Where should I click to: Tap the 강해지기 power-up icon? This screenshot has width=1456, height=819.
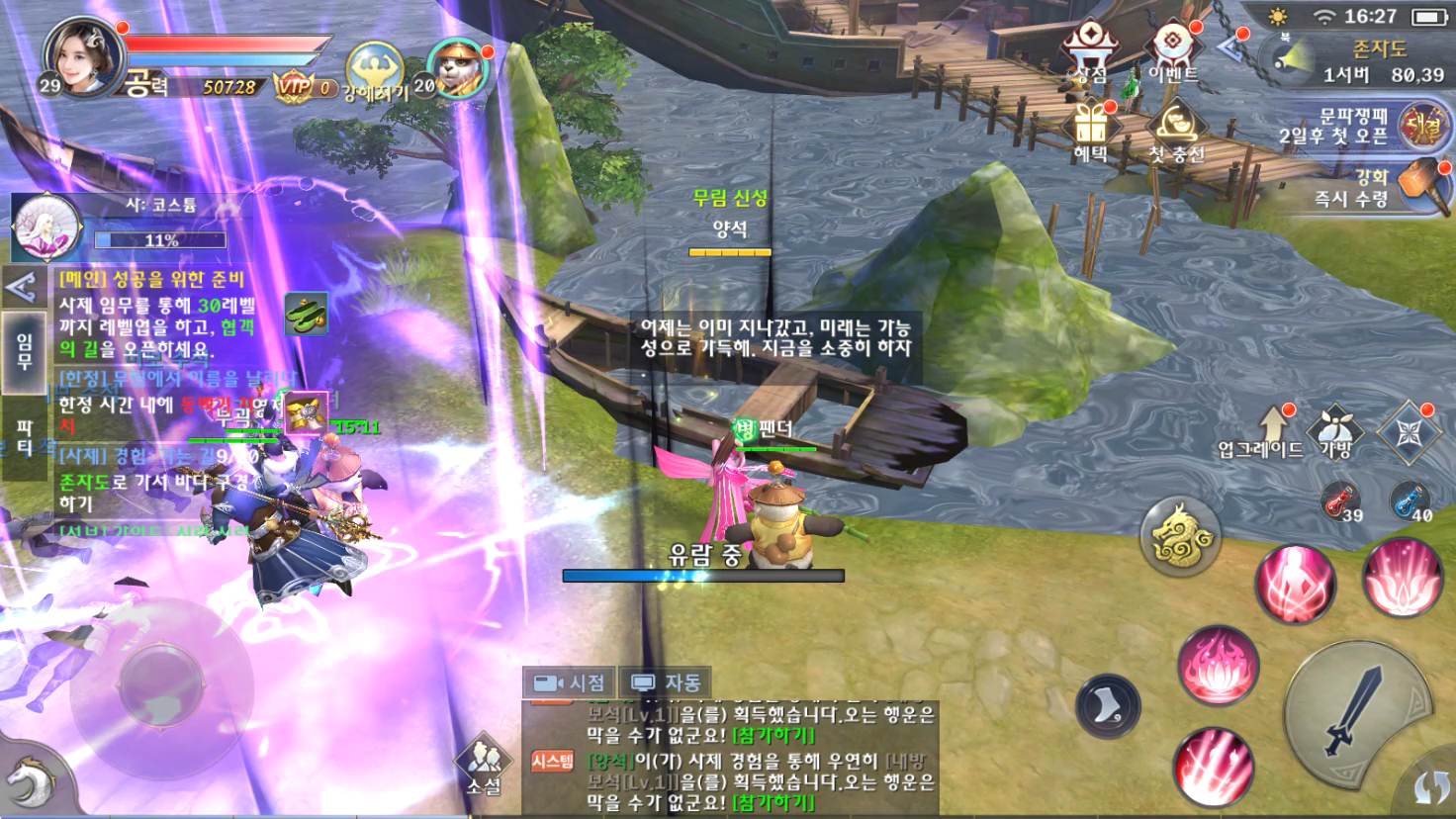[x=375, y=71]
